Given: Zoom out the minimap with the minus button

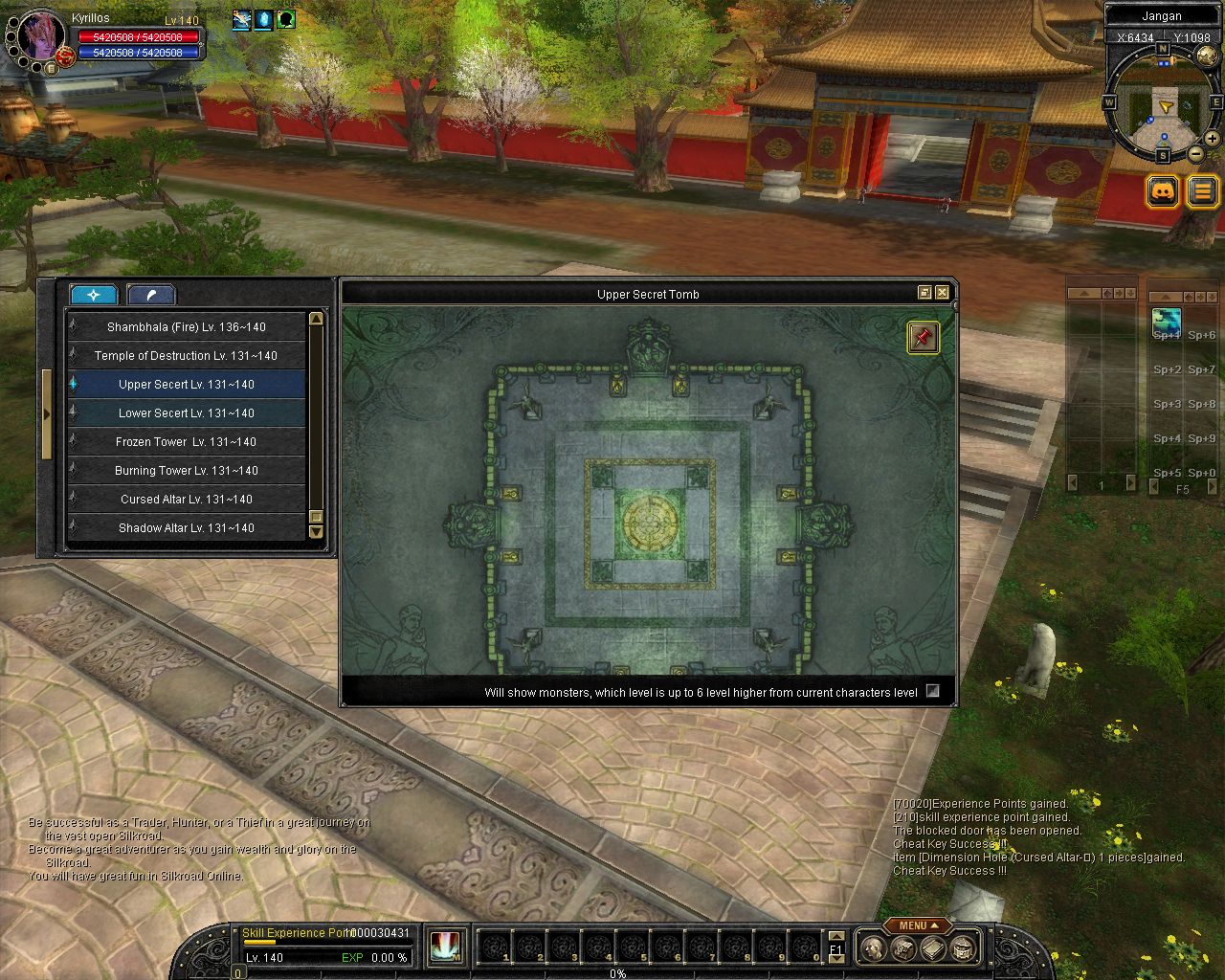Looking at the screenshot, I should [x=1196, y=153].
